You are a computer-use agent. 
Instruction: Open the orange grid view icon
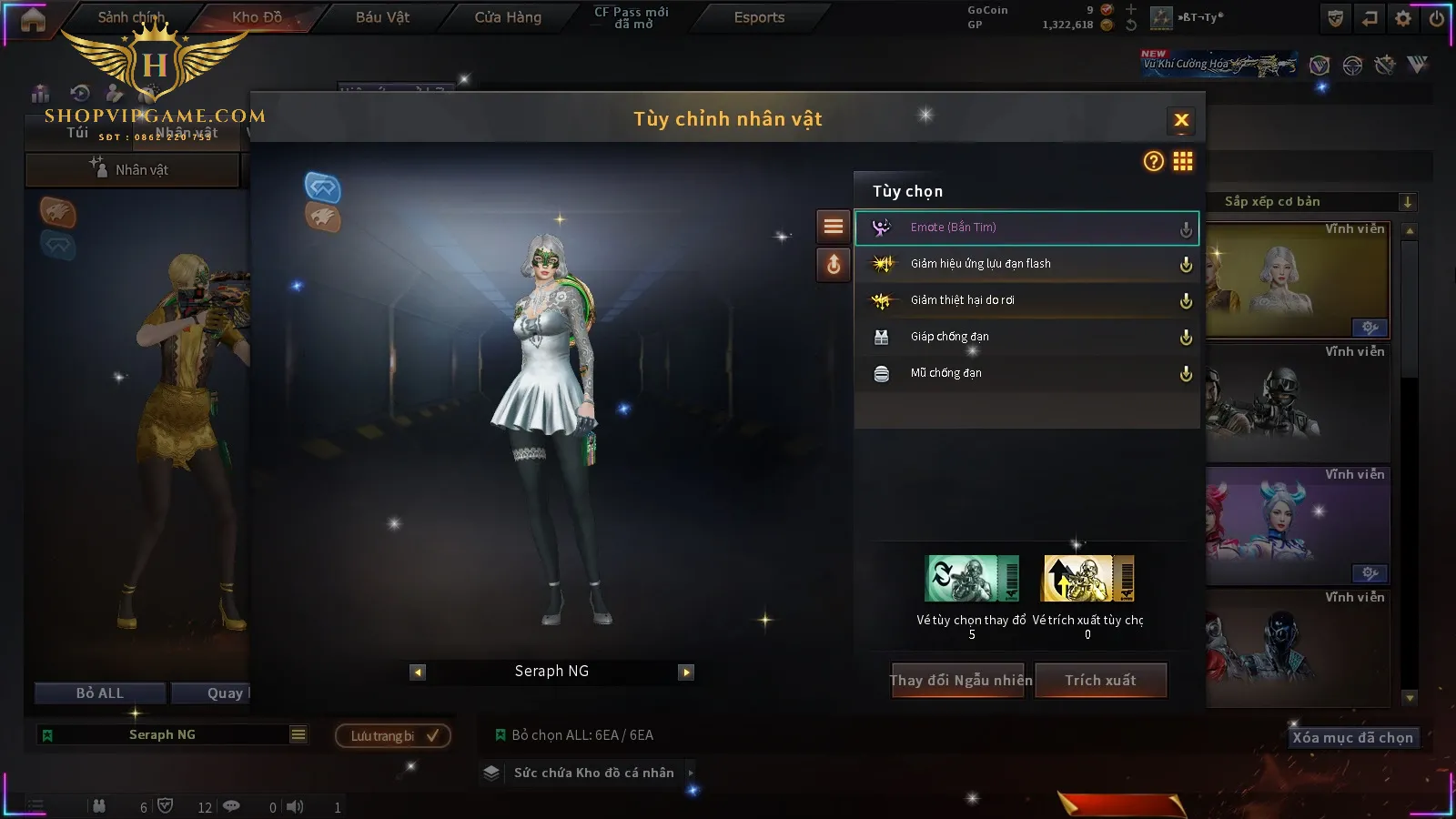pos(1183,162)
